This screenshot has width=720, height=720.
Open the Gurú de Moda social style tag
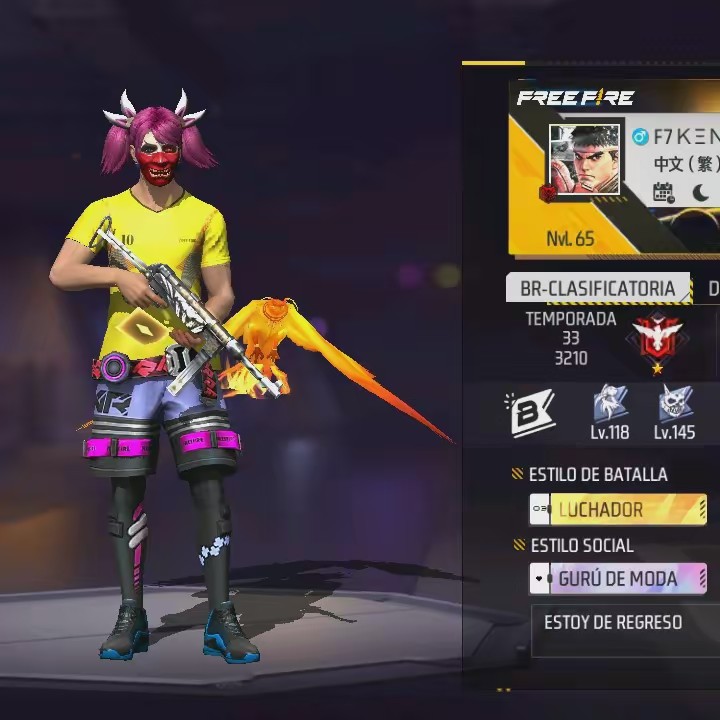click(x=617, y=579)
